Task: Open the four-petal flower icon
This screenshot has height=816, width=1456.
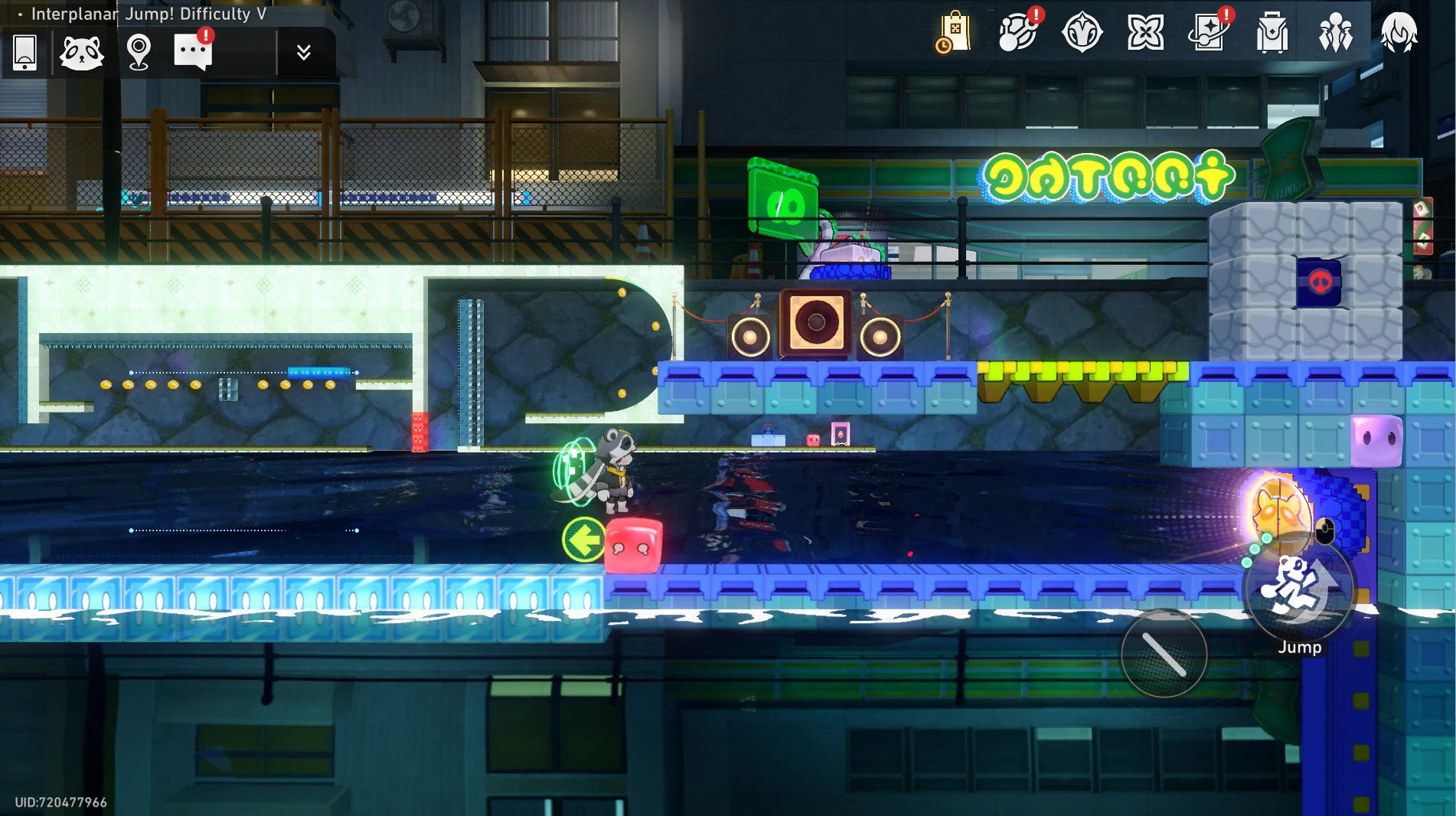Action: pos(1145,33)
